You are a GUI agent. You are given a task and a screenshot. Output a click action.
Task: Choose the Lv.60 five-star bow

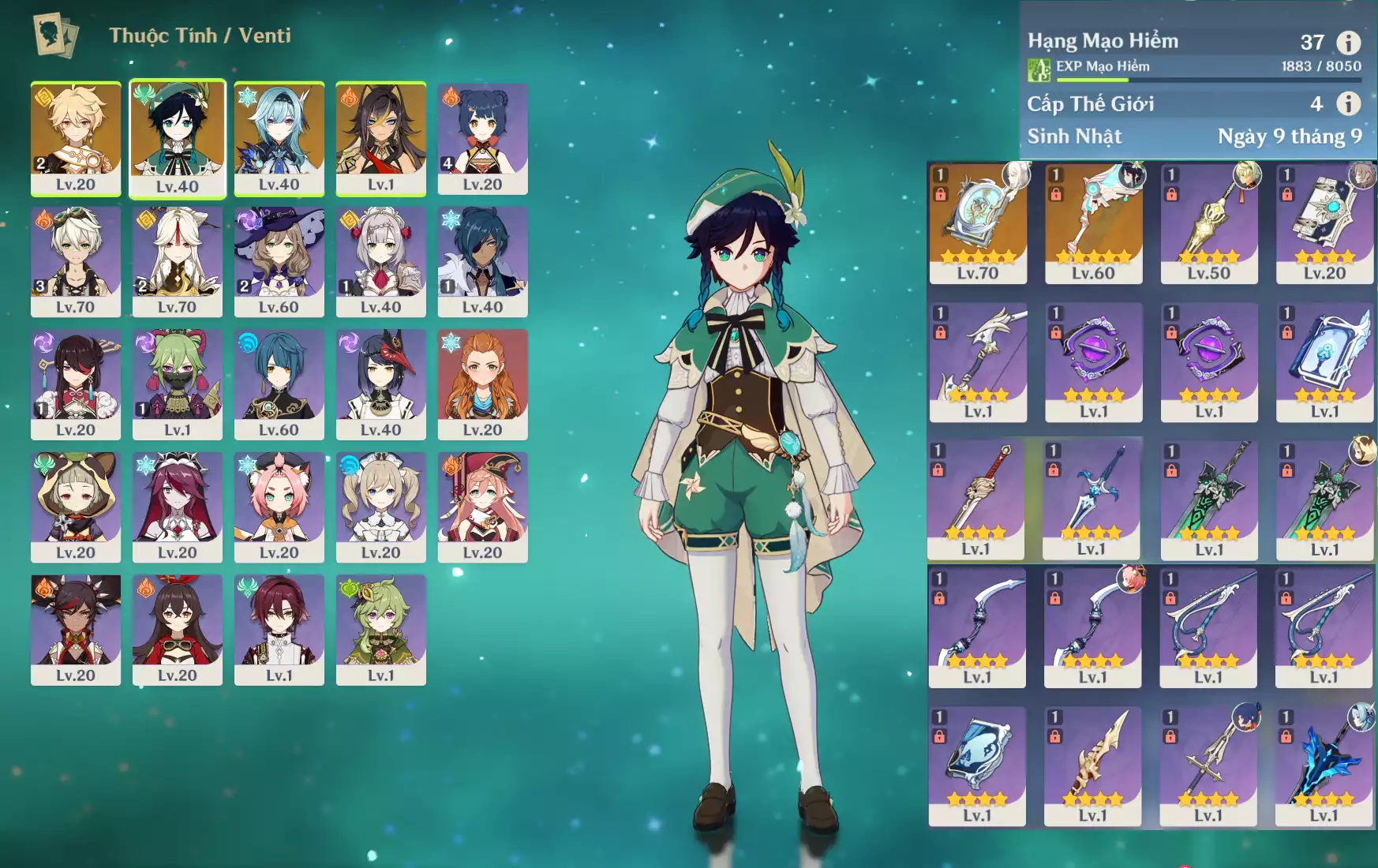[1093, 224]
